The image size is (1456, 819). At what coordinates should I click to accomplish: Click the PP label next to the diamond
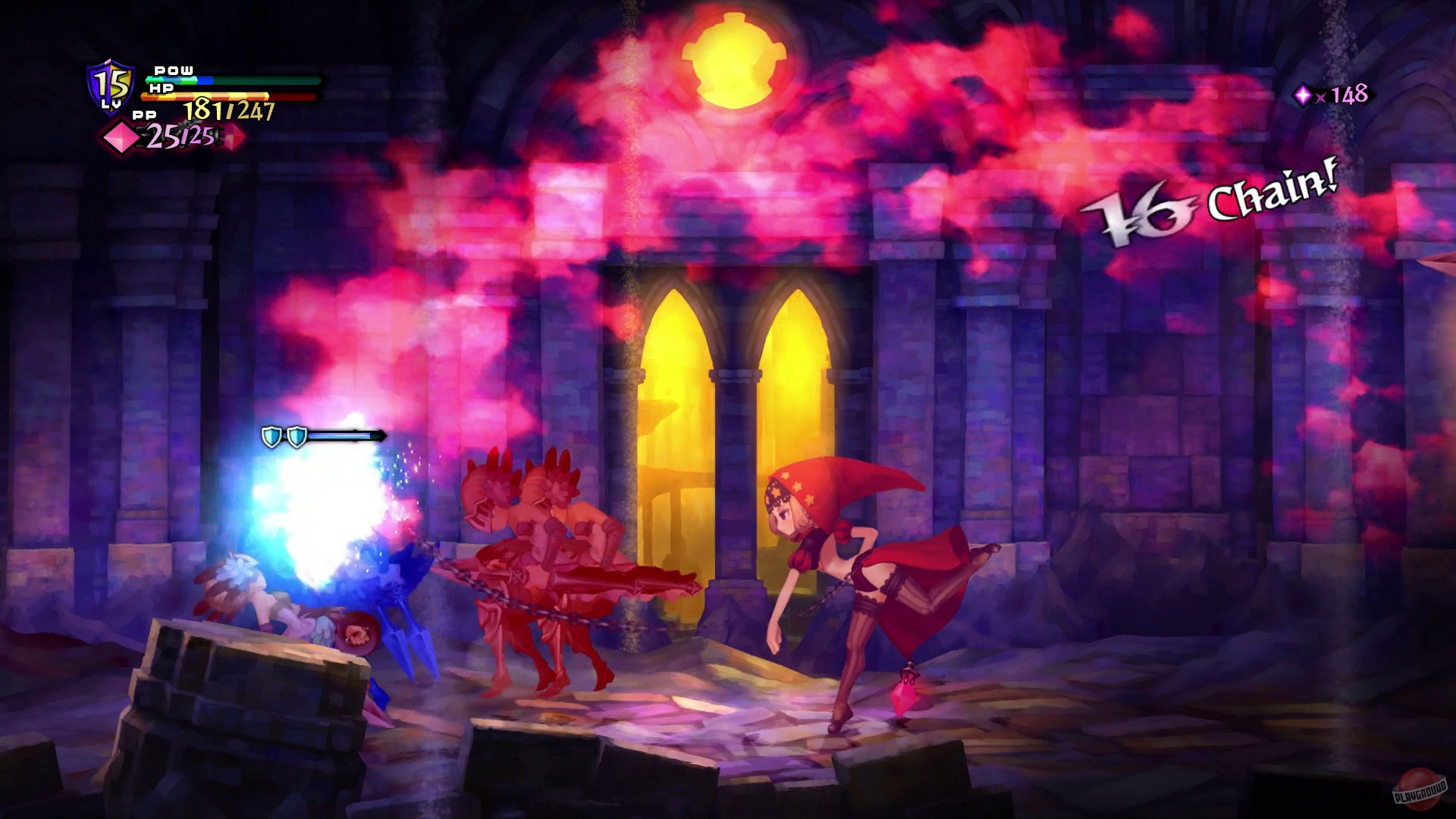[146, 115]
